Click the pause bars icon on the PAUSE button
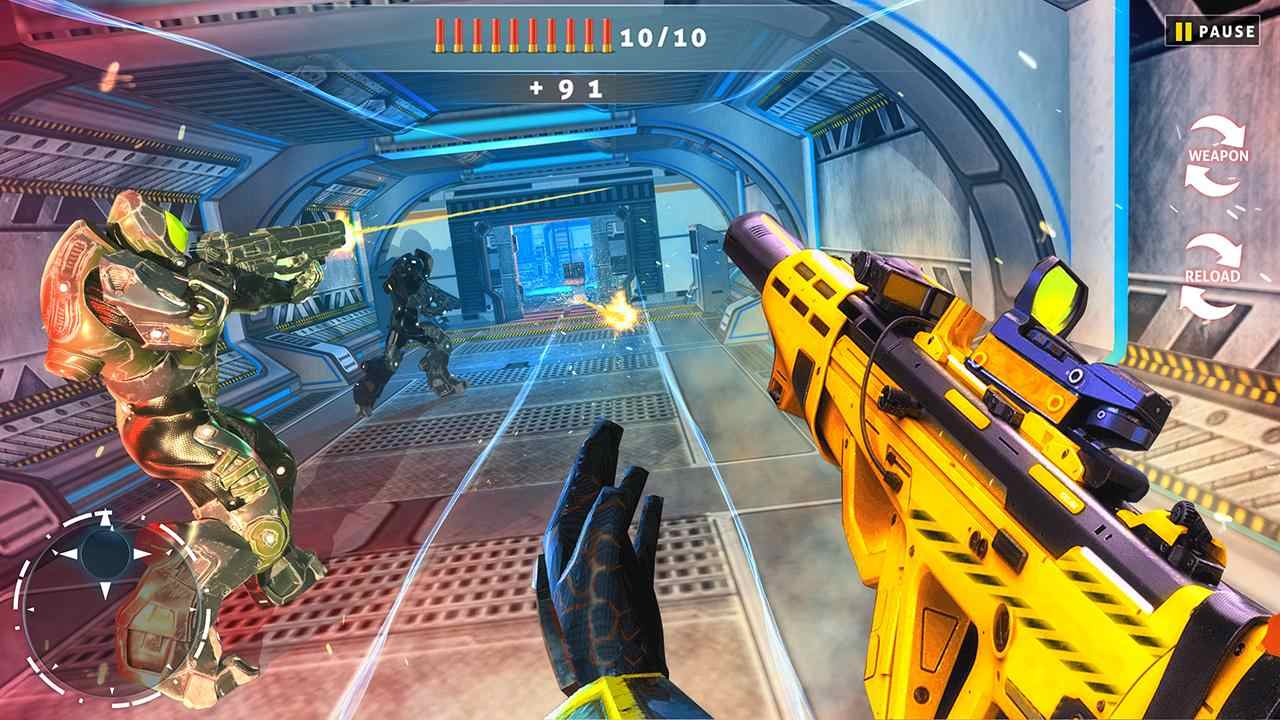The height and width of the screenshot is (720, 1280). click(1184, 33)
